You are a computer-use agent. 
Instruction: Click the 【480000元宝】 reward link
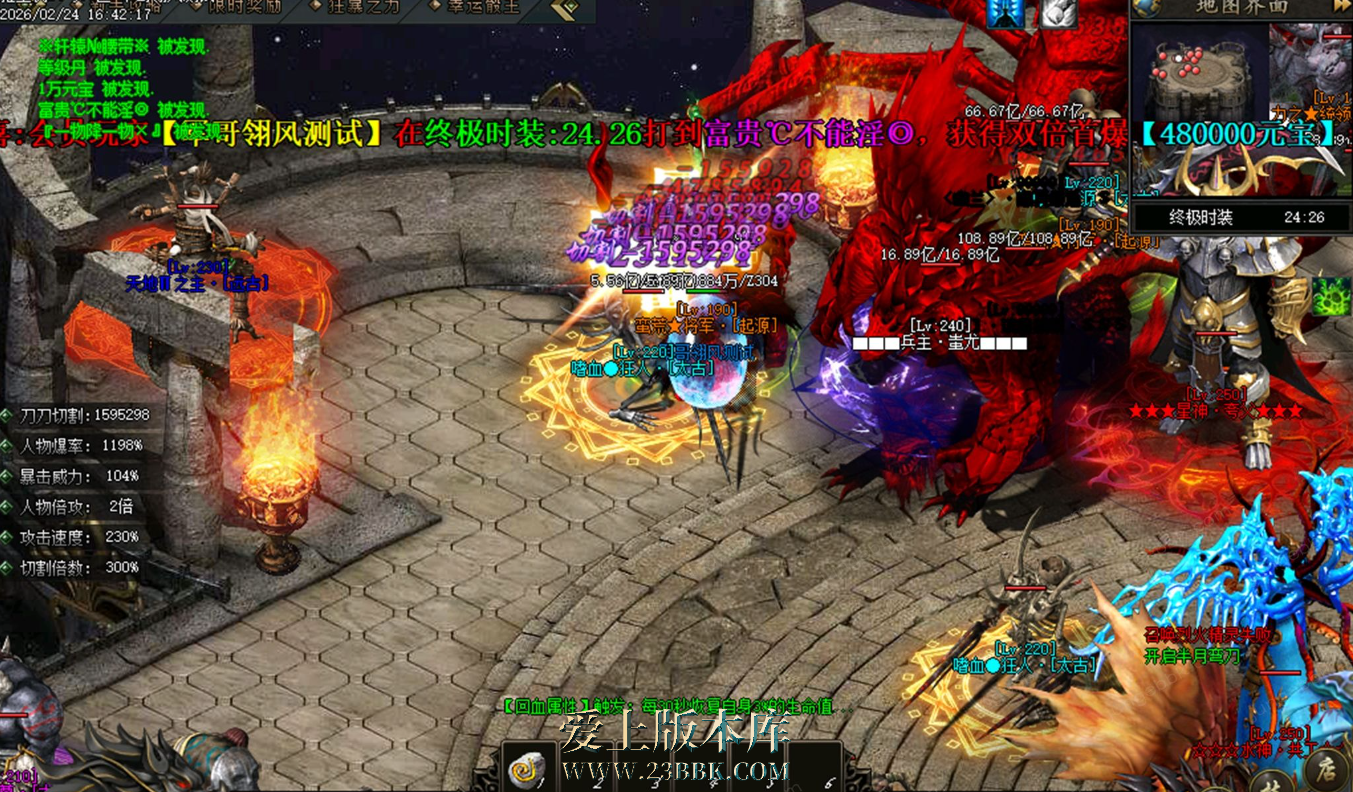1237,135
